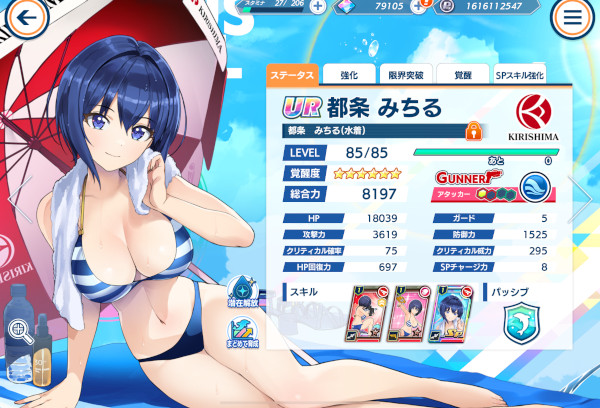This screenshot has width=600, height=408.
Task: Switch to the ステータス tab
Action: 294,74
